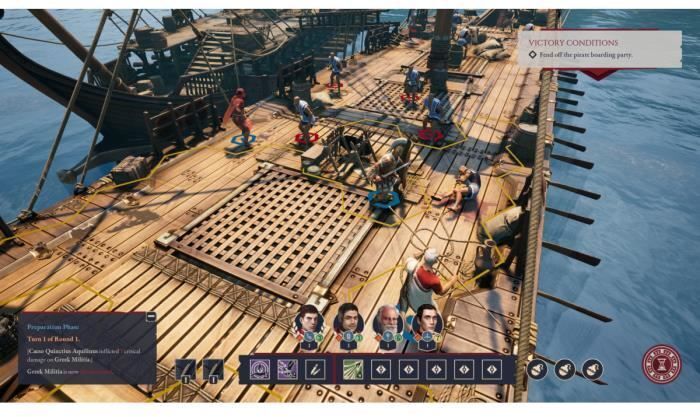This screenshot has width=700, height=417.
Task: Activate the purple helmet ability
Action: [x=261, y=369]
